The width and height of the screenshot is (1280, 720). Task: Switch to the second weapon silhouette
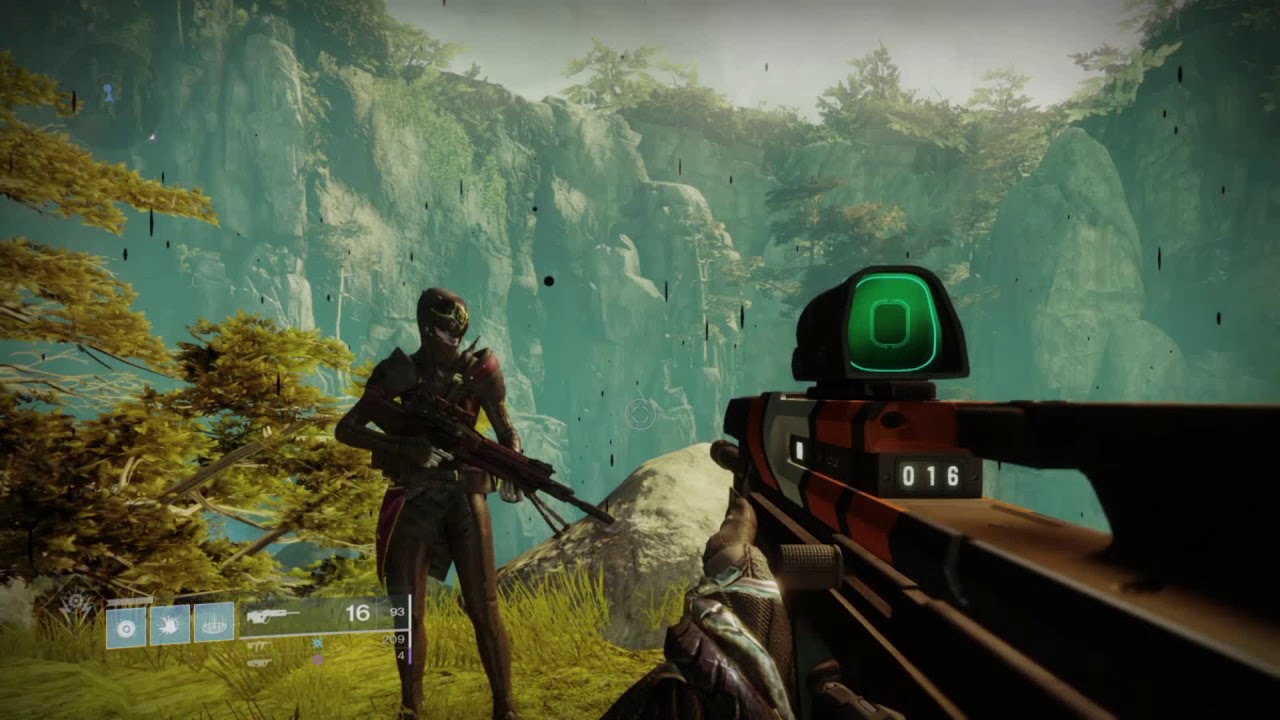click(x=258, y=645)
